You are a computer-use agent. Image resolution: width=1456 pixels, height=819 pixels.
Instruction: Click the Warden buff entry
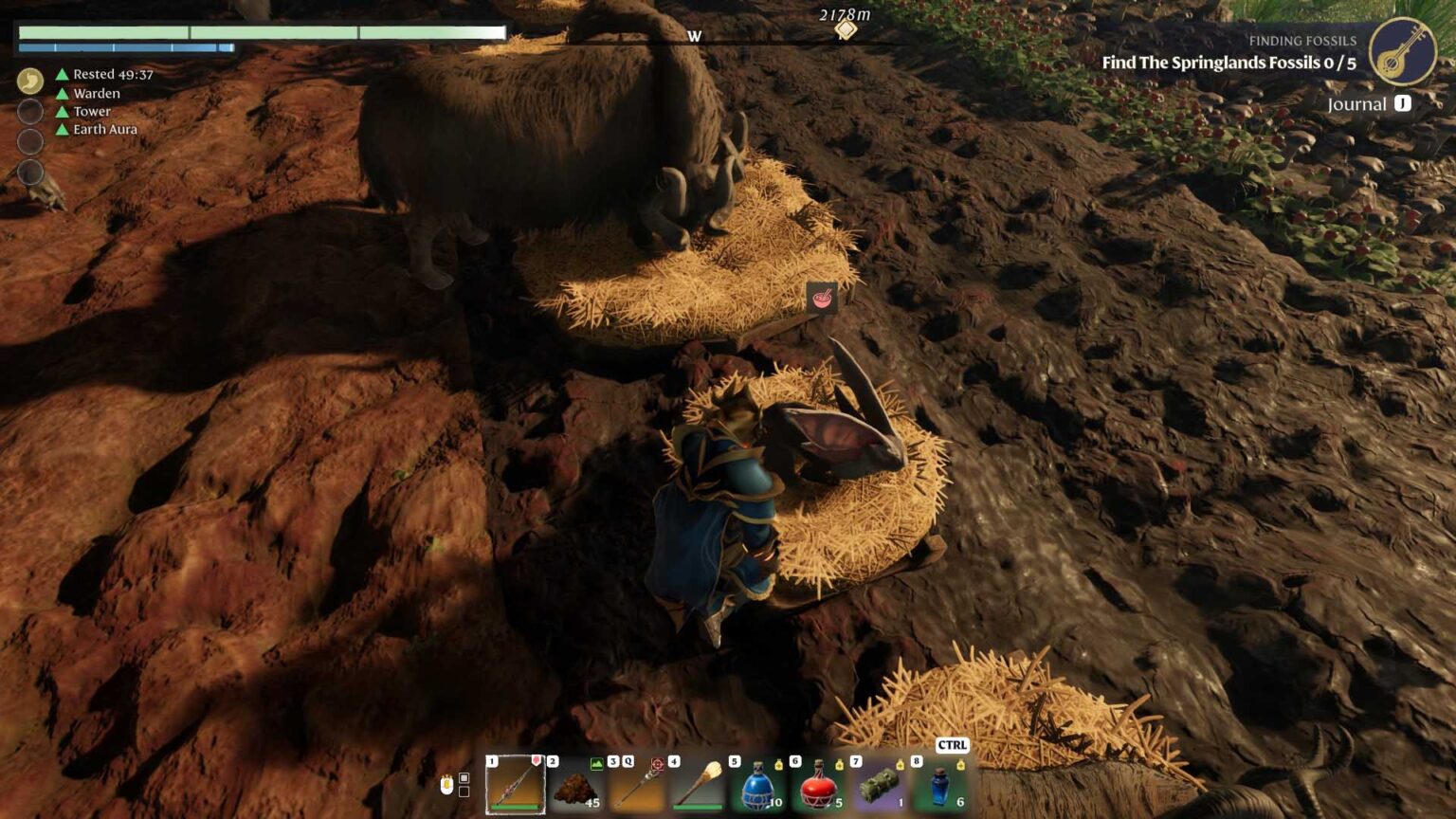[95, 93]
